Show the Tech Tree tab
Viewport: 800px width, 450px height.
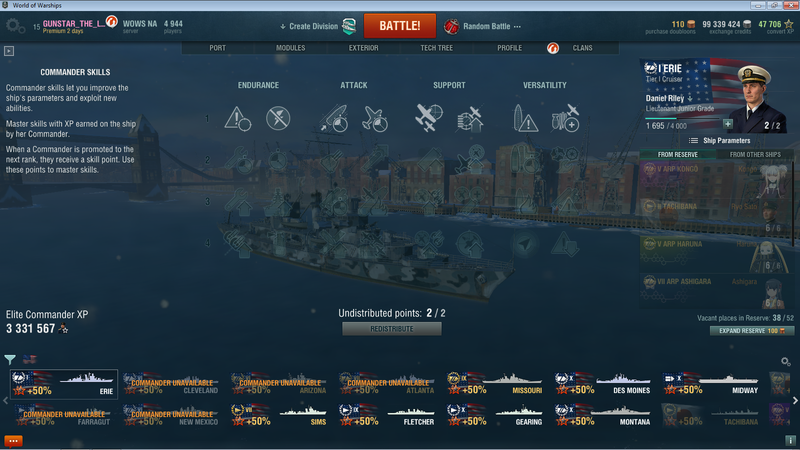tap(436, 48)
